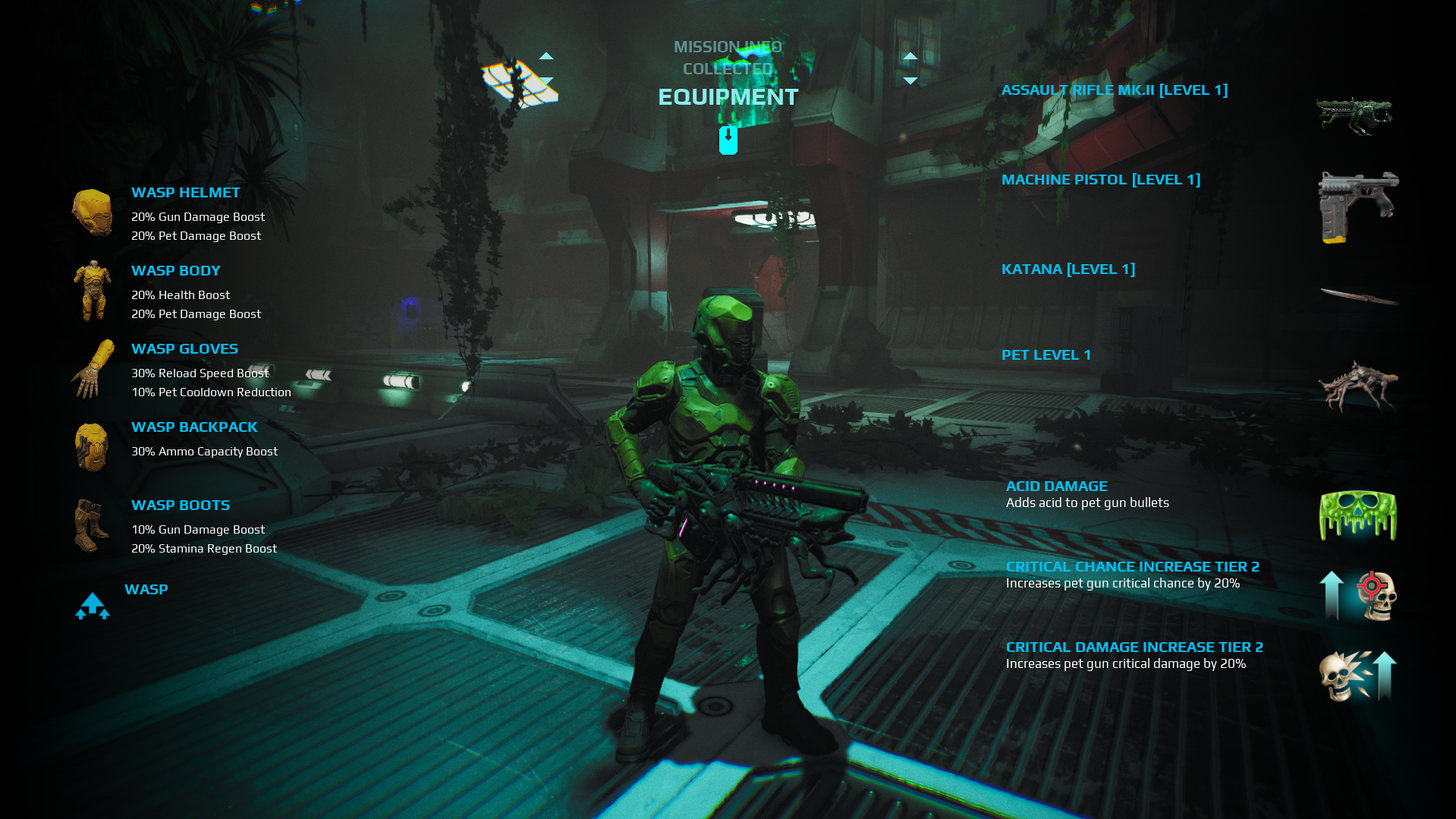
Task: Choose the Machine Pistol weapon slot
Action: coord(1100,180)
